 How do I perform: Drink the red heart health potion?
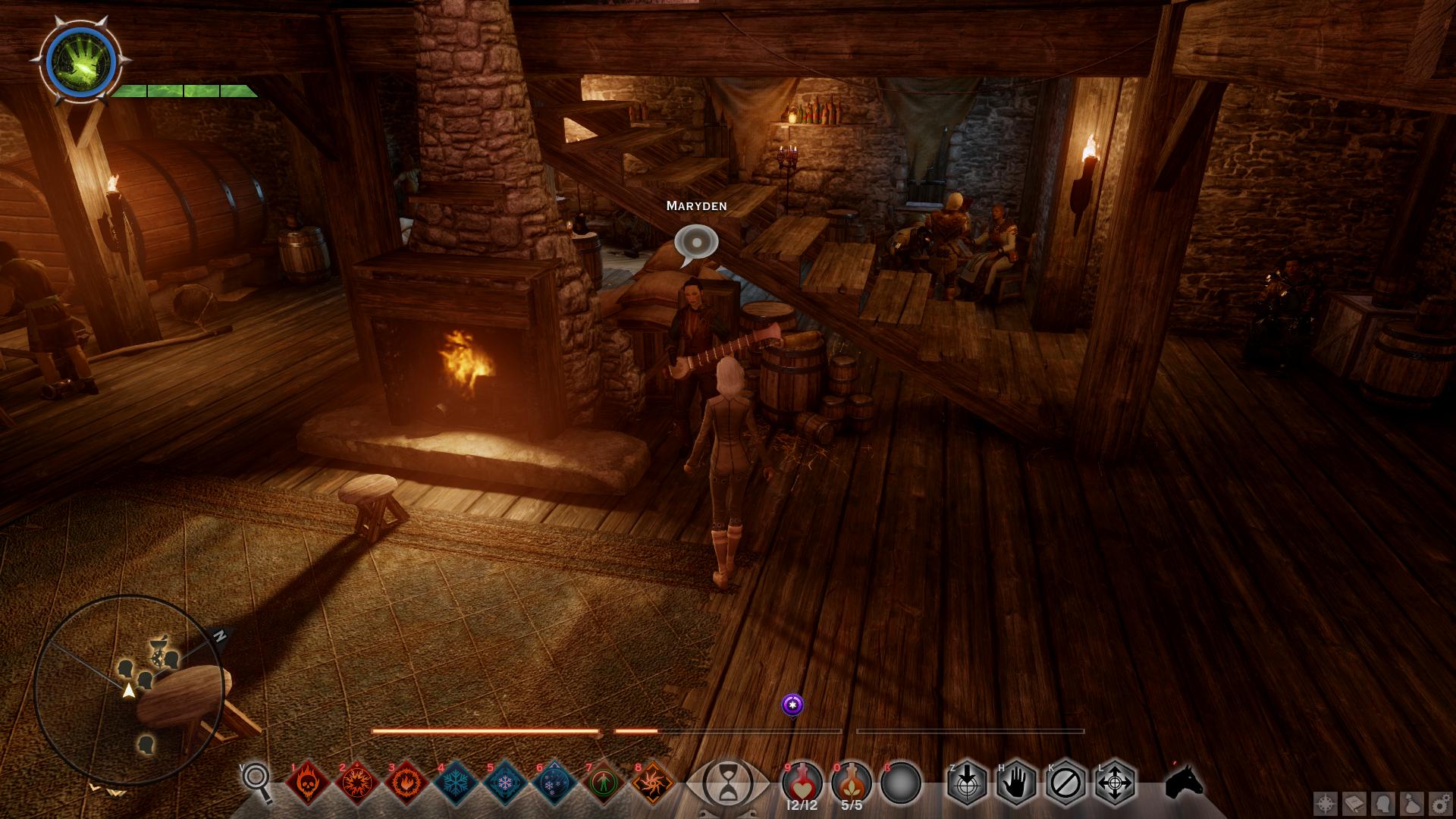802,782
